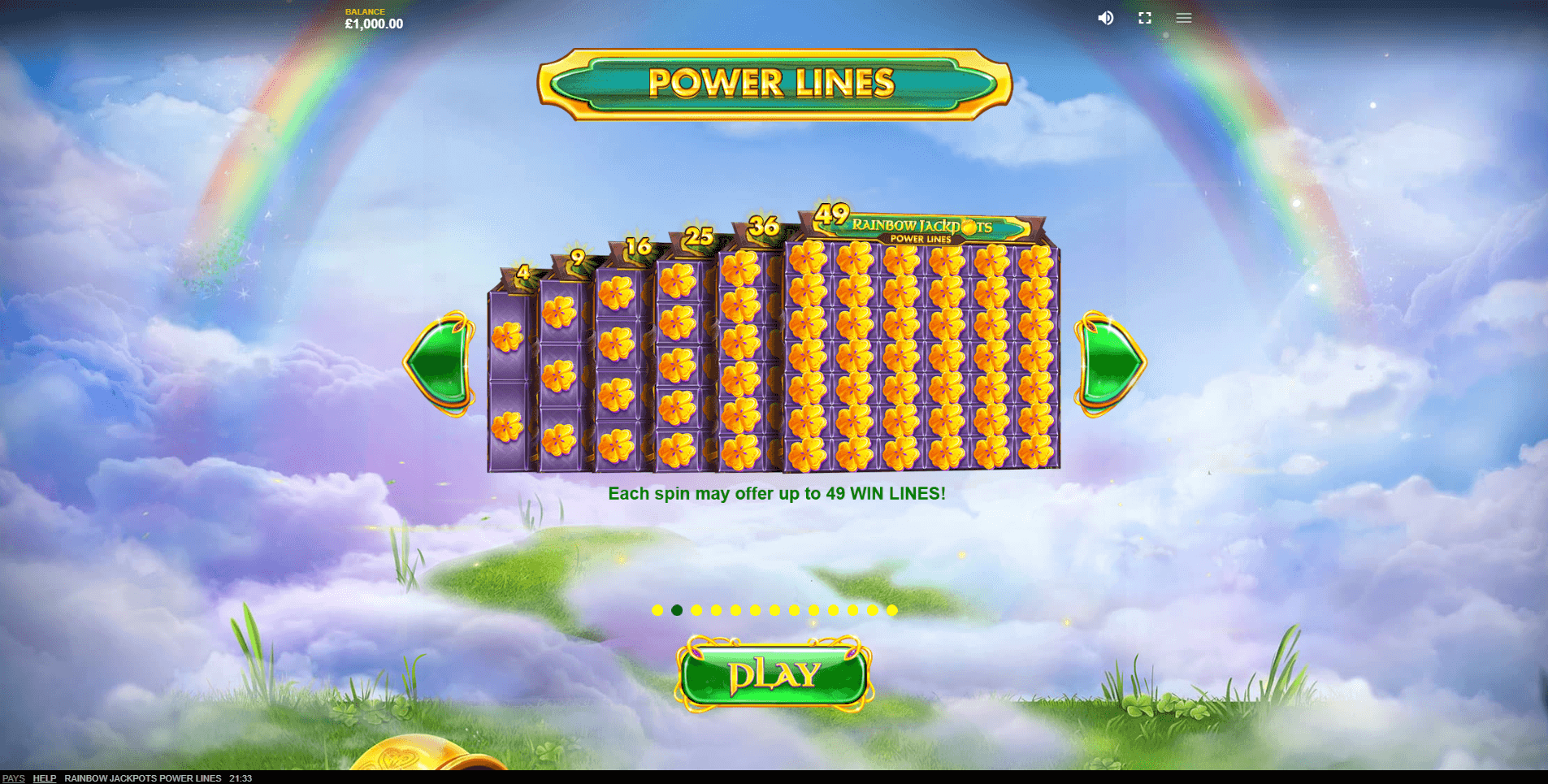The width and height of the screenshot is (1548, 784).
Task: Mute the game sound
Action: (1105, 18)
